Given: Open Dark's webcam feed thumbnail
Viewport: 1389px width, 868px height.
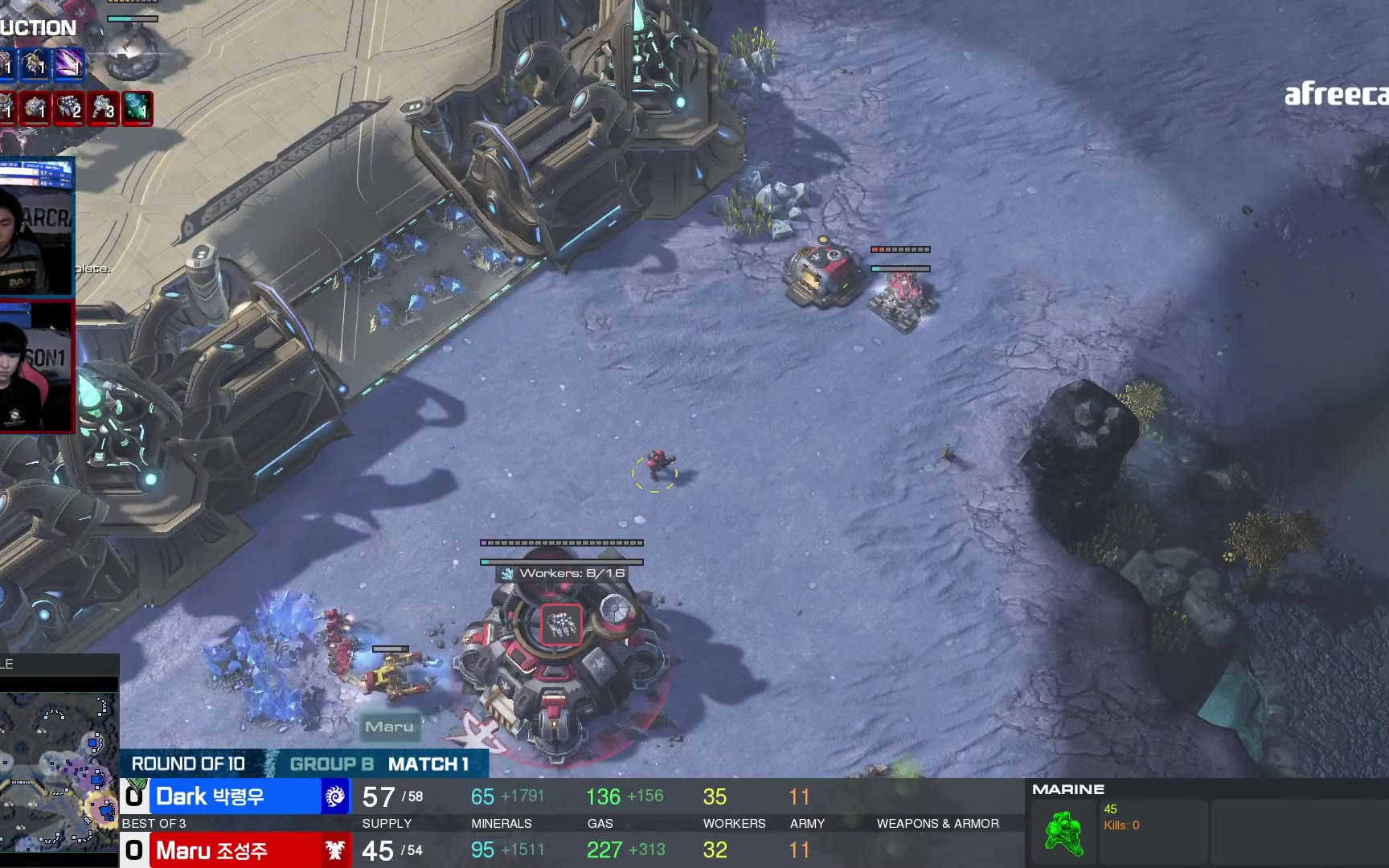Looking at the screenshot, I should (x=37, y=227).
